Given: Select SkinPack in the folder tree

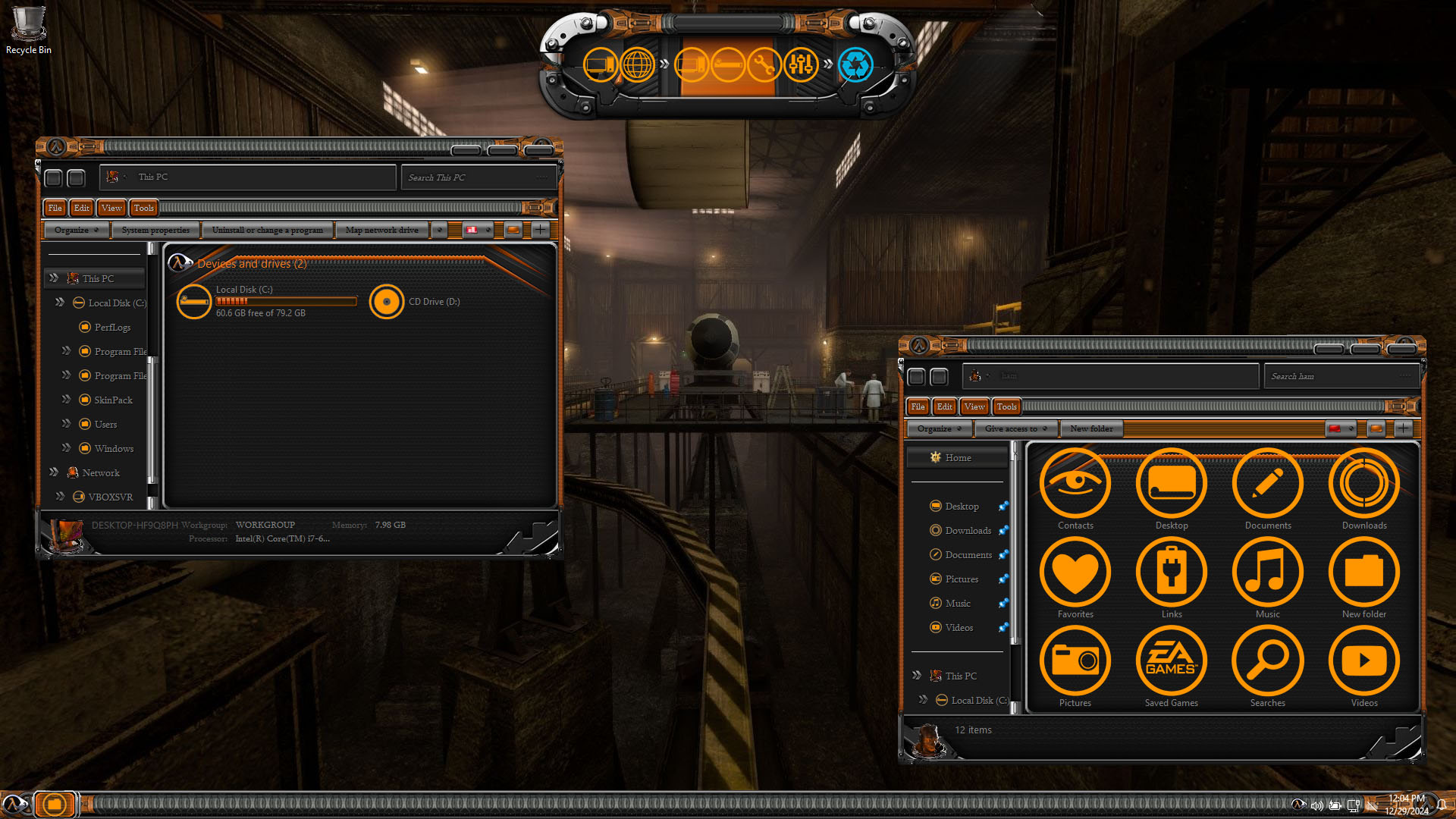Looking at the screenshot, I should point(113,400).
